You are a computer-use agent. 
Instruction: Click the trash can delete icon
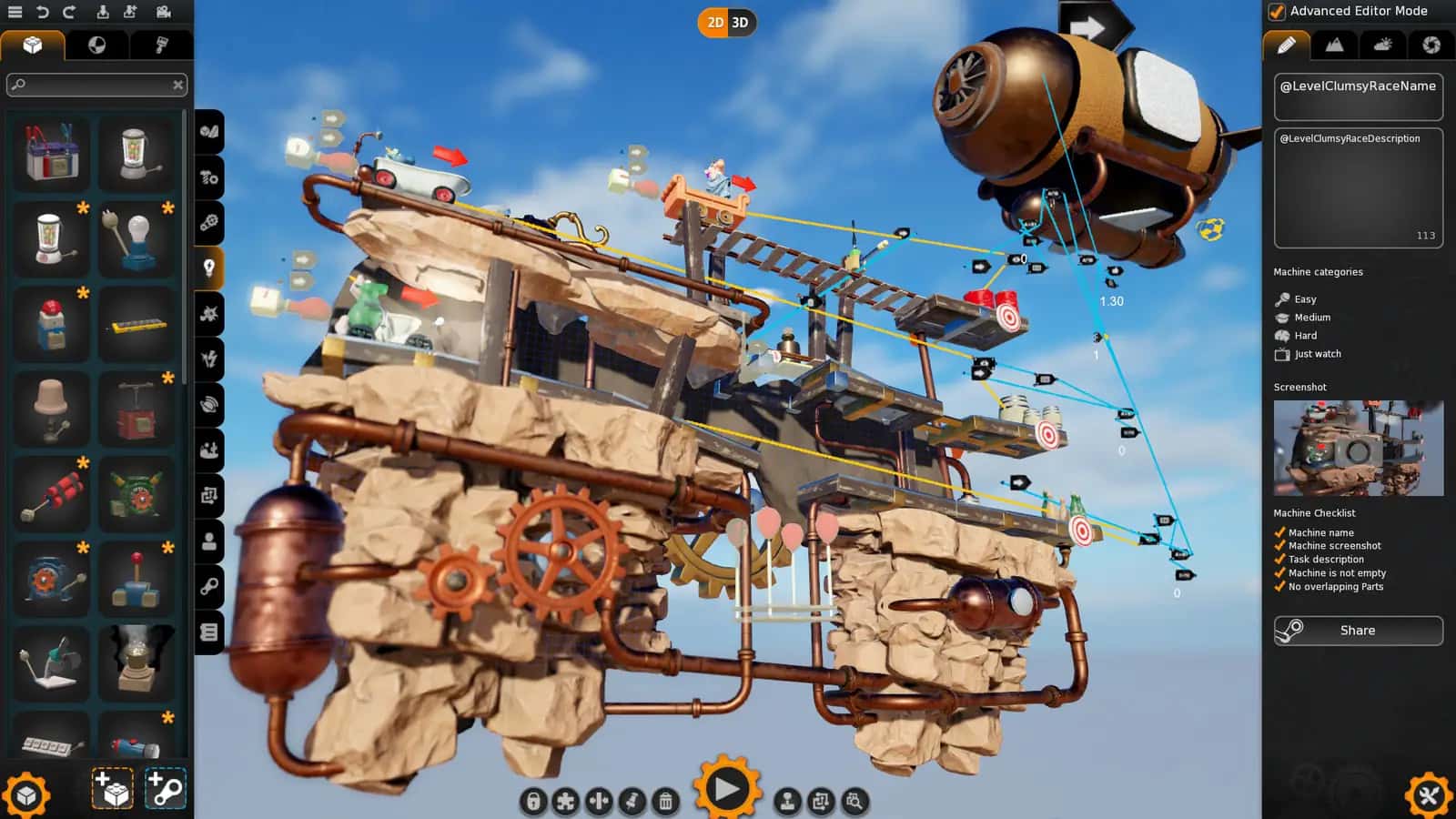pos(667,801)
